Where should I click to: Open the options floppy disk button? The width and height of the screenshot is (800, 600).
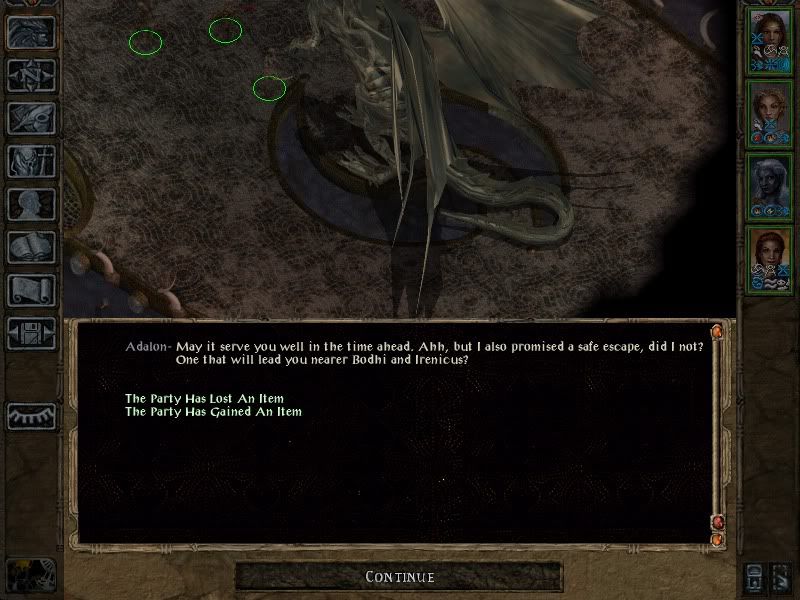(x=30, y=333)
